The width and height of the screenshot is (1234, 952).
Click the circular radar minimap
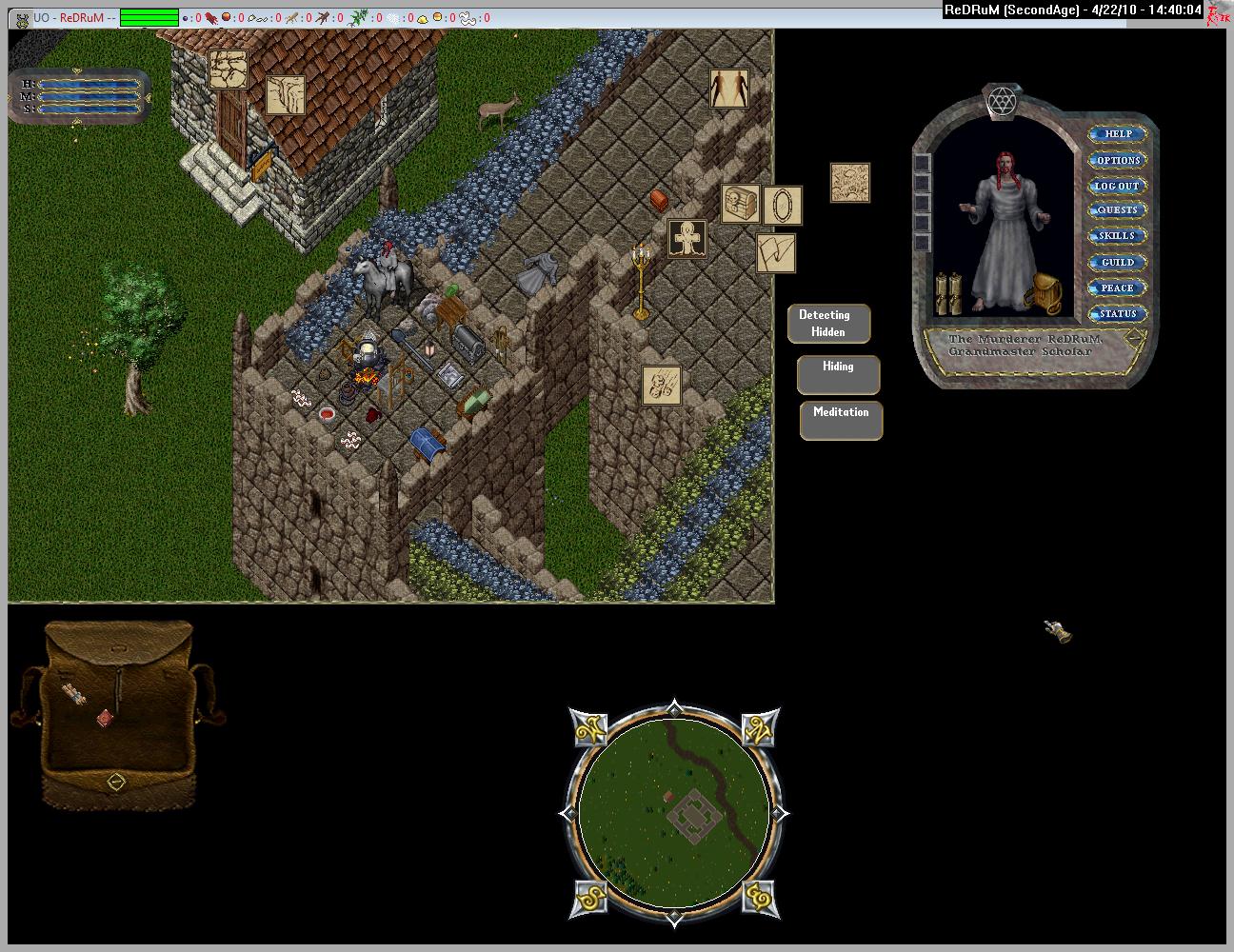[x=674, y=814]
